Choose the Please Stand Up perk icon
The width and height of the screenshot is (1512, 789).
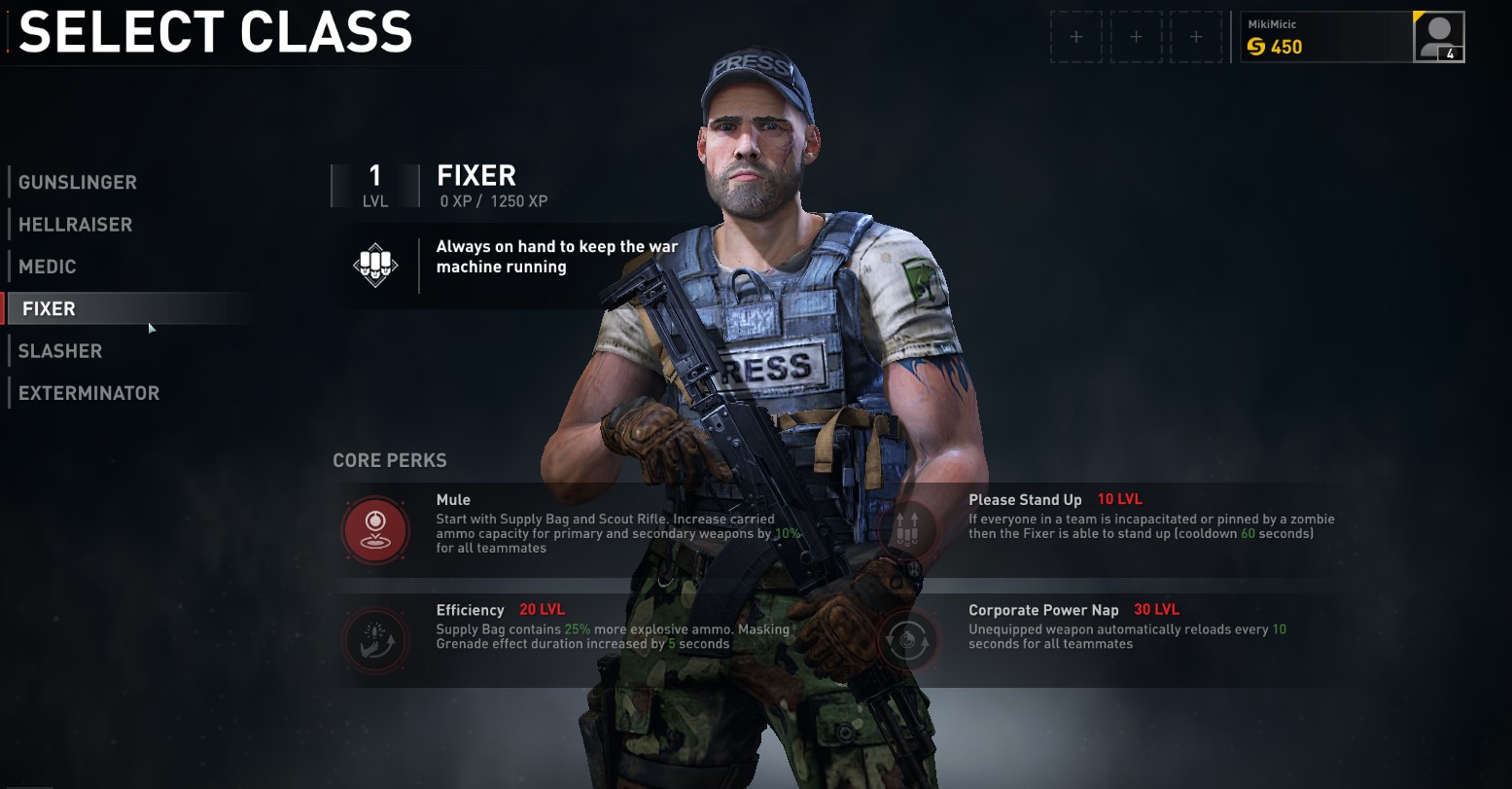coord(907,529)
